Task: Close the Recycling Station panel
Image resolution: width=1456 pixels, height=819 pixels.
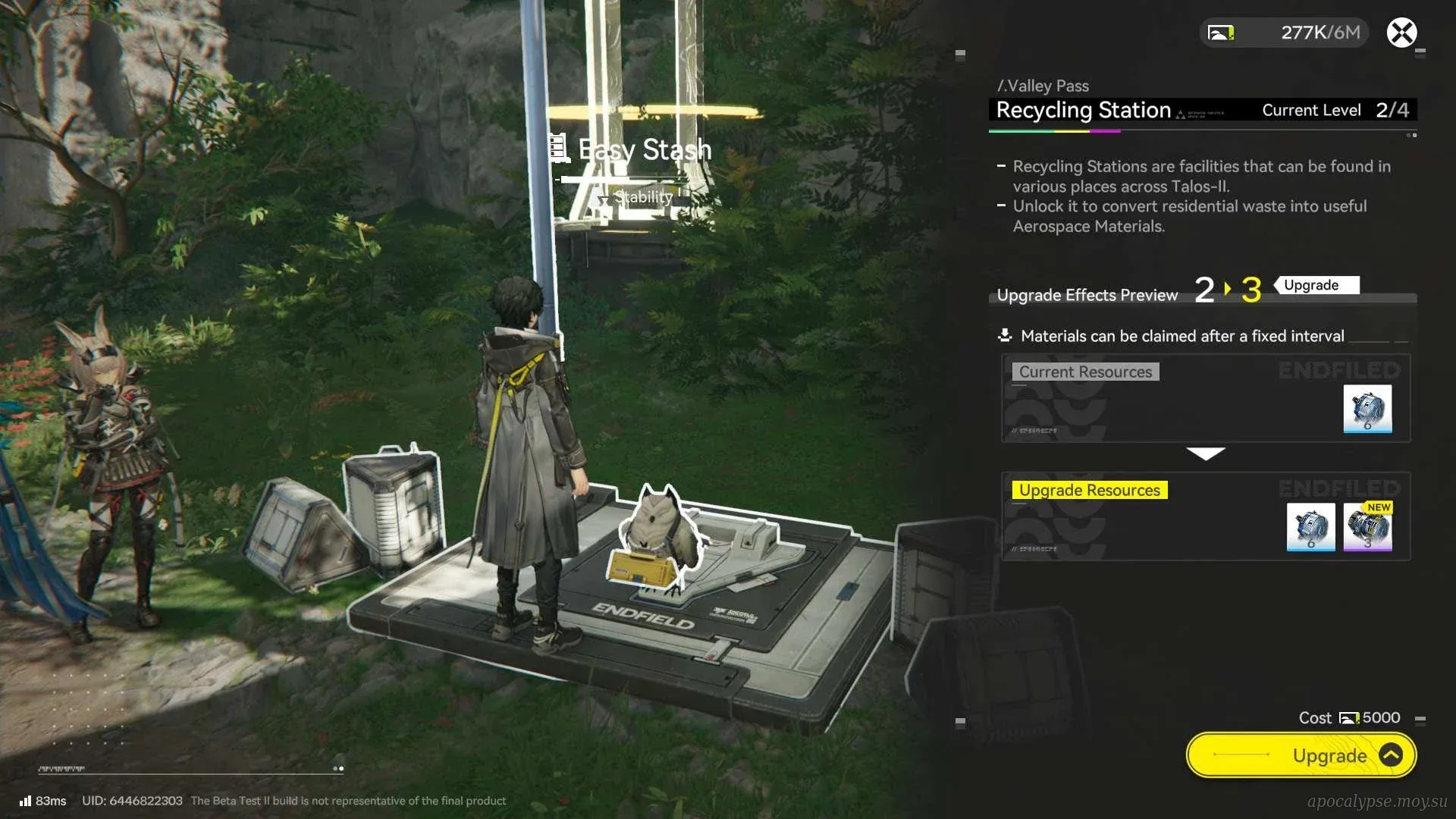Action: pos(1401,33)
